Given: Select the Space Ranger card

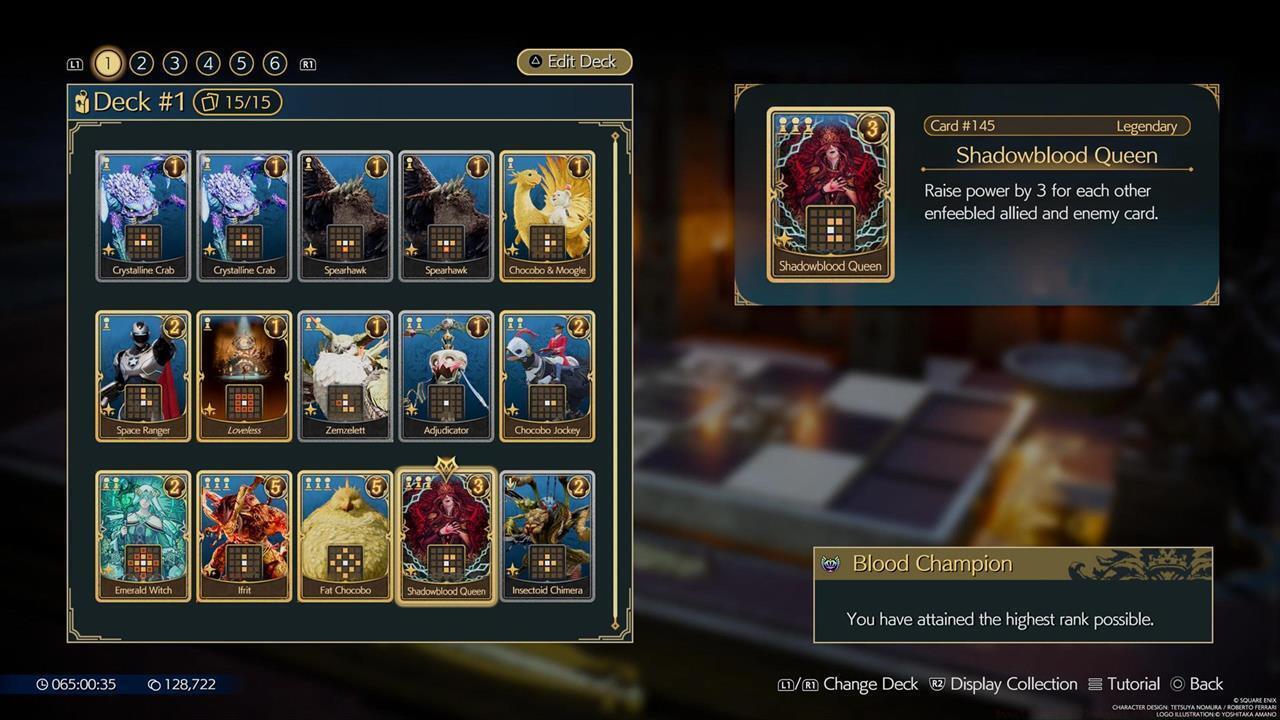Looking at the screenshot, I should pos(142,375).
